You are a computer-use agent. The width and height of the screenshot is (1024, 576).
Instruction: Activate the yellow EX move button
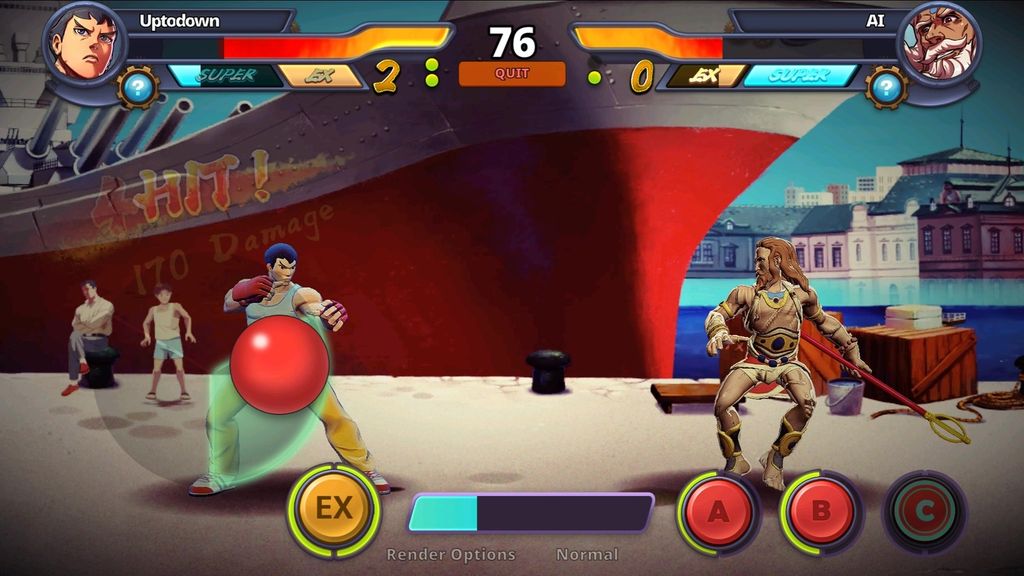tap(333, 509)
